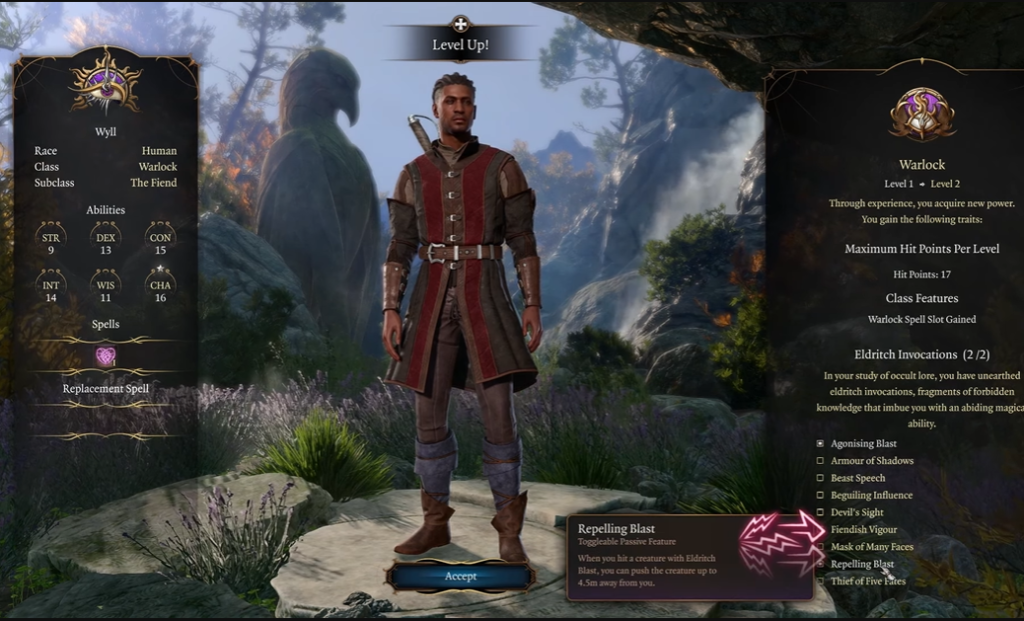Click the DEX ability score badge
Screen dimensions: 1024x621
point(105,239)
